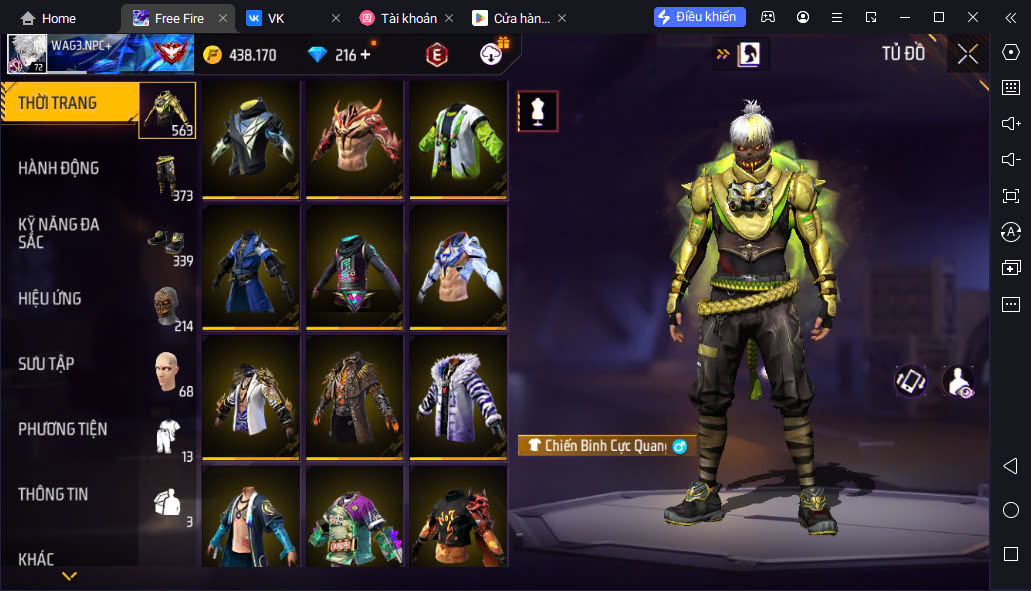Expand the category list down arrow
1031x591 pixels.
coord(69,576)
